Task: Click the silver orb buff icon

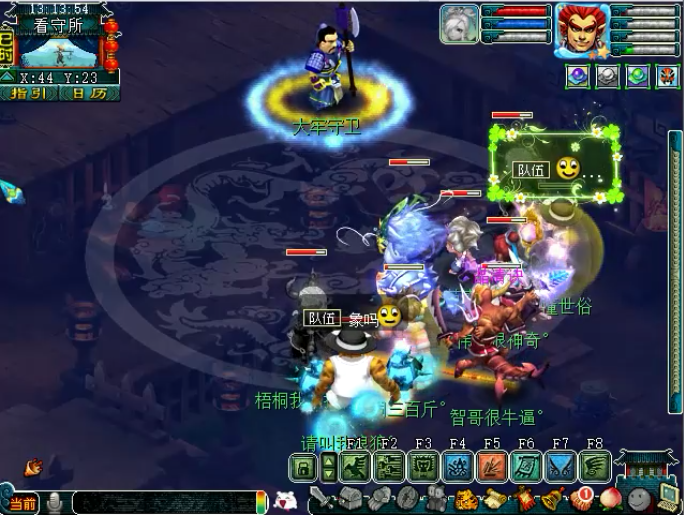Action: coord(606,76)
